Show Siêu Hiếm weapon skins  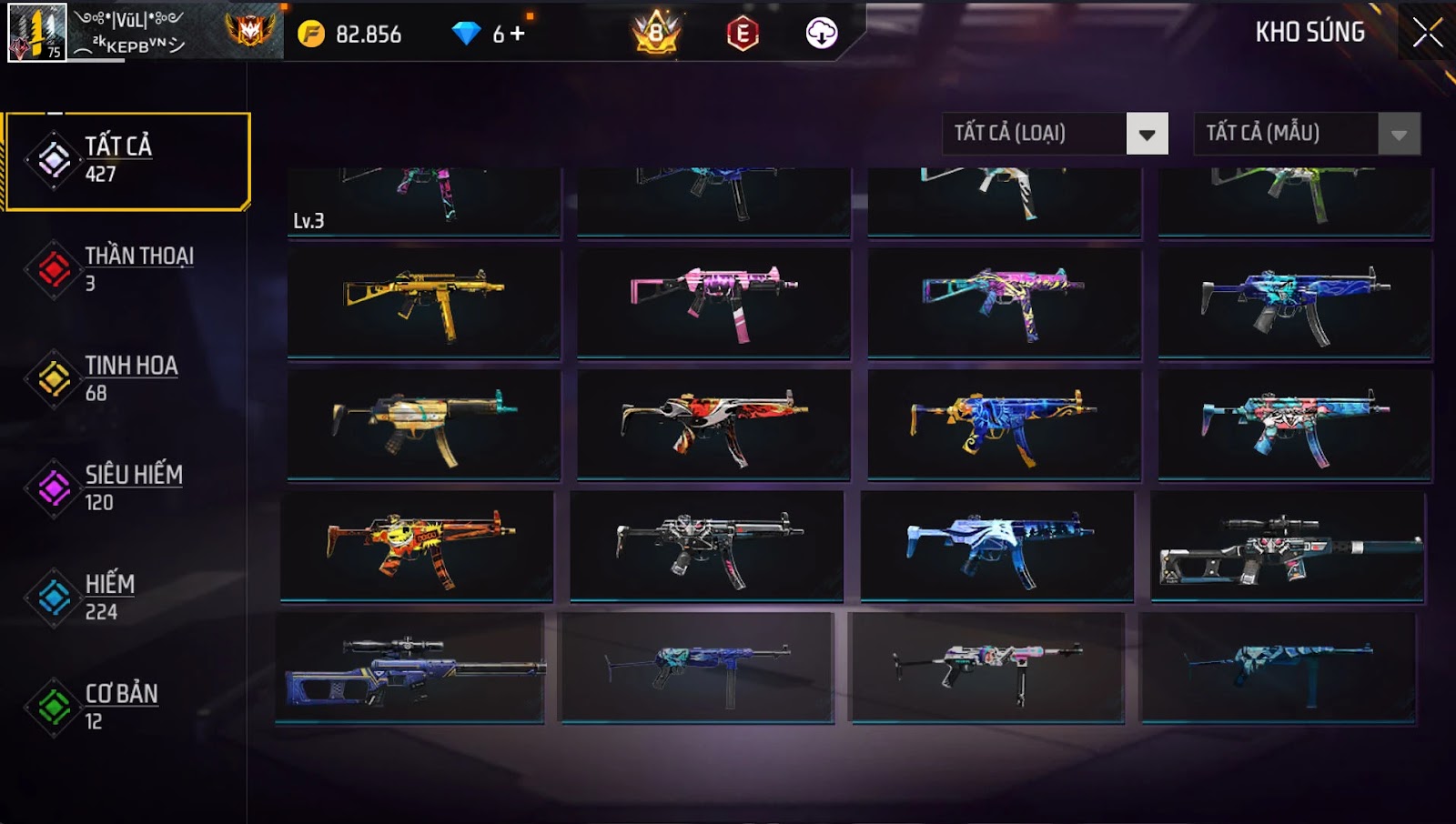tap(127, 487)
